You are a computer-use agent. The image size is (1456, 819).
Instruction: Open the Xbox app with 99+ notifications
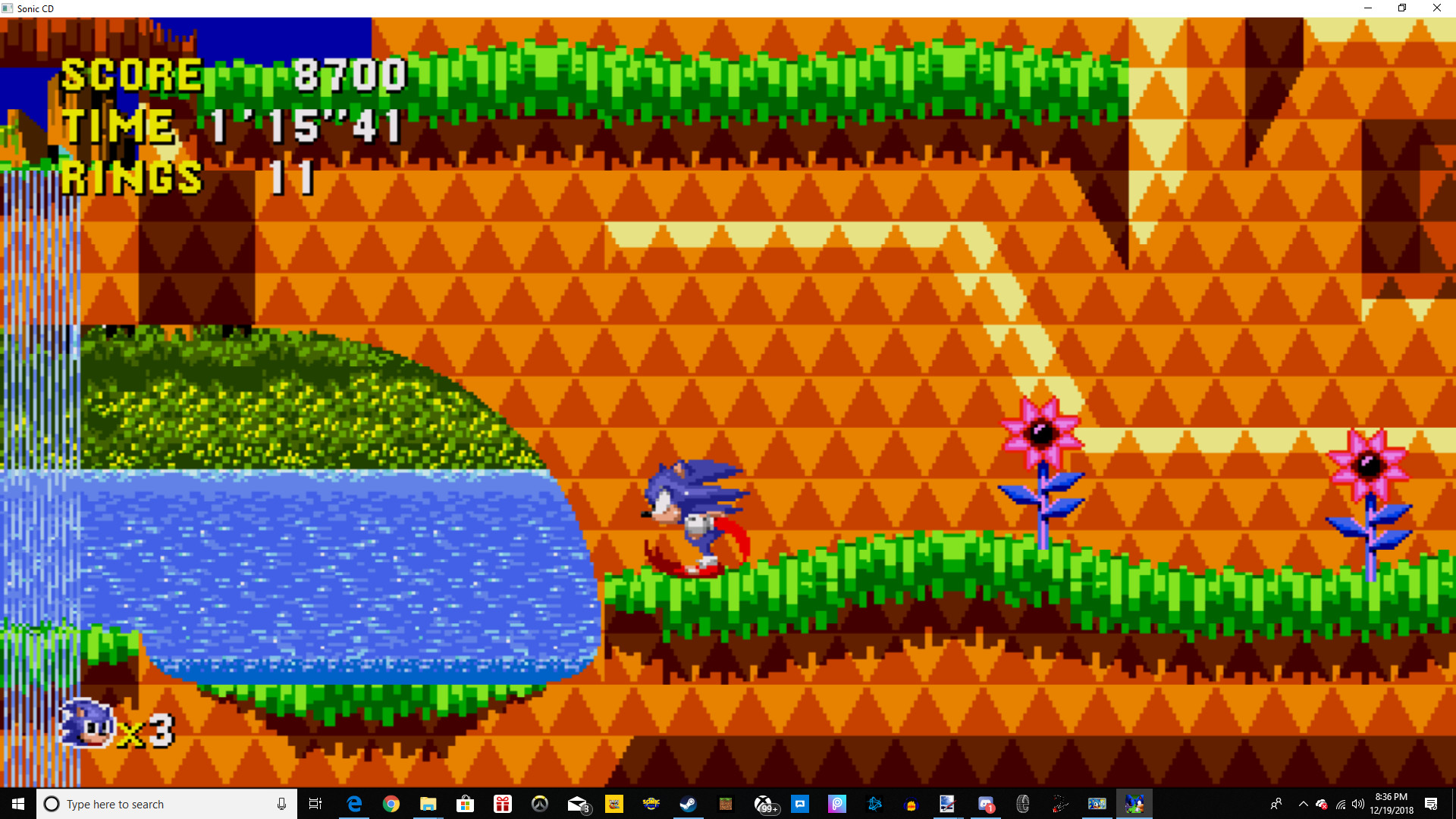(766, 804)
